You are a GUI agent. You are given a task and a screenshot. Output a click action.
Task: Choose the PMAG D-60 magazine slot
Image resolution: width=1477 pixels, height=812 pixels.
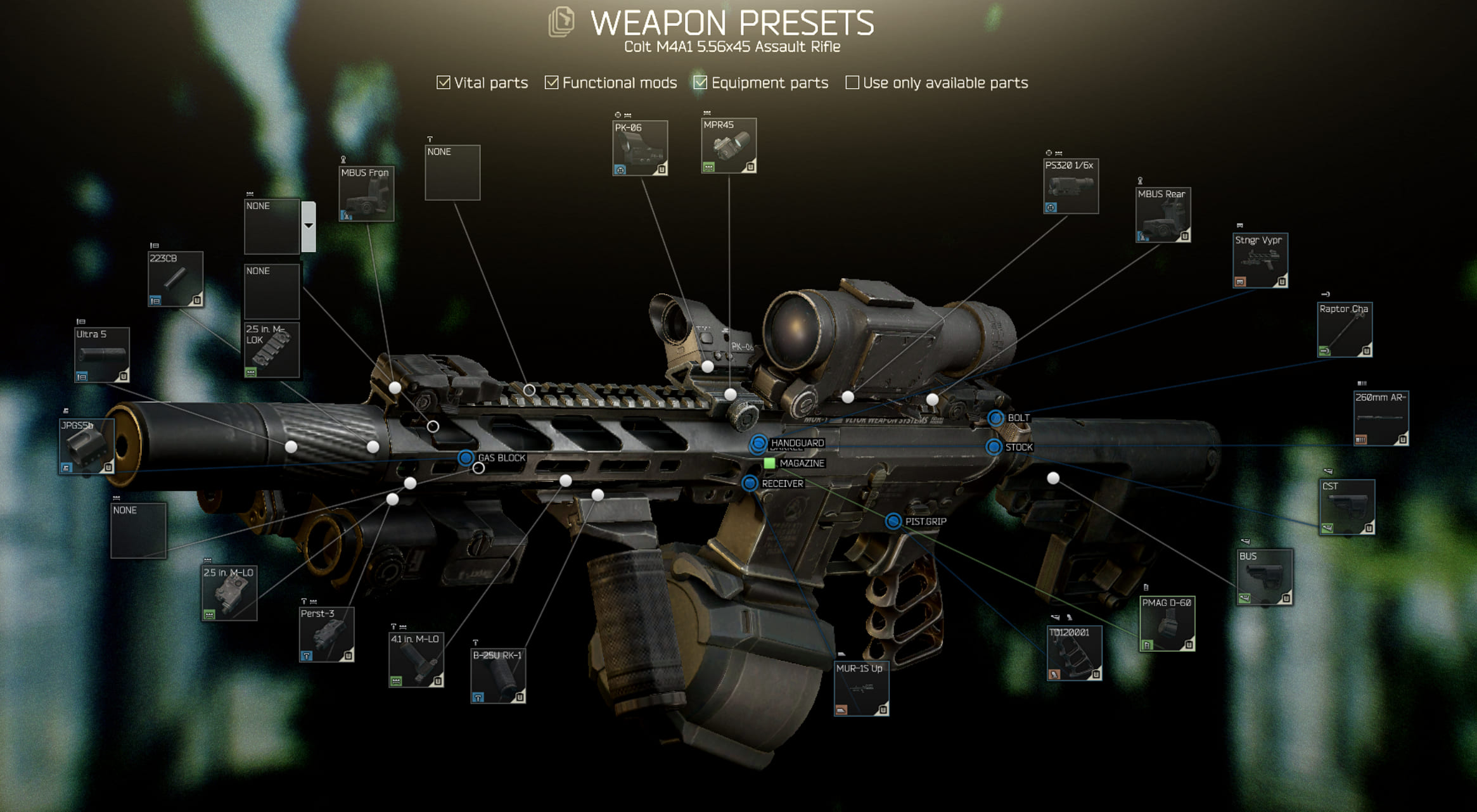(x=1167, y=623)
